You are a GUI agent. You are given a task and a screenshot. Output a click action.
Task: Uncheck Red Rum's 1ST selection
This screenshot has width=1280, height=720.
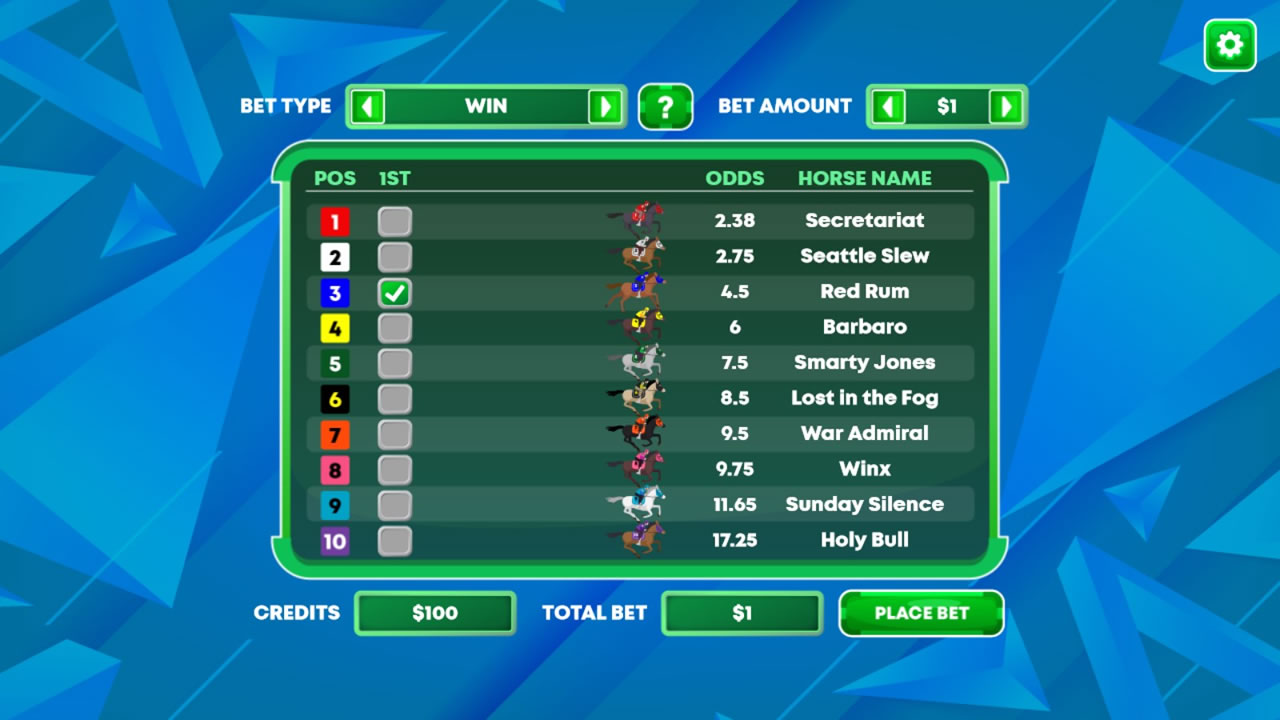(394, 291)
